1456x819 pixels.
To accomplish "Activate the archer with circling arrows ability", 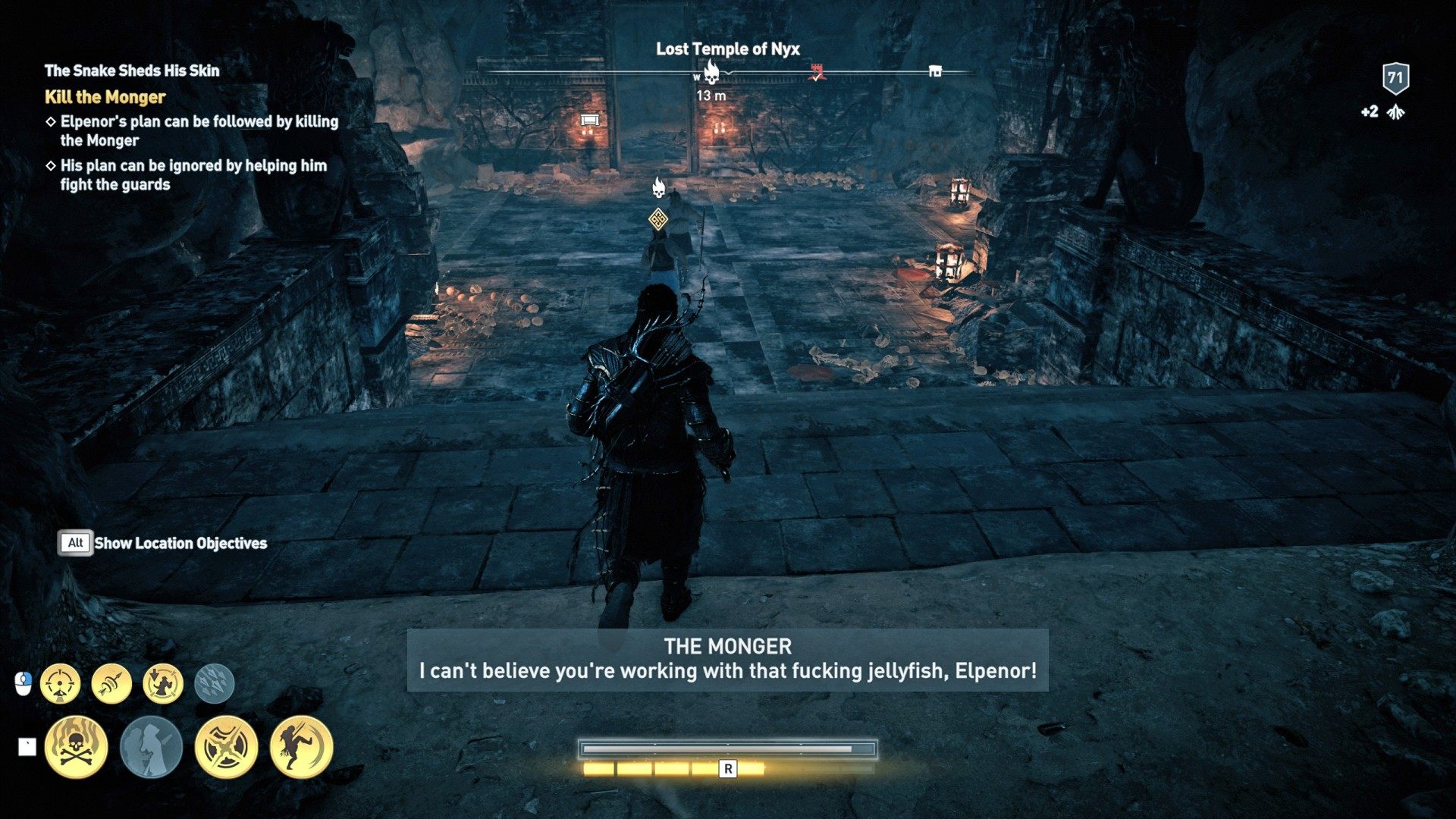I will (163, 683).
